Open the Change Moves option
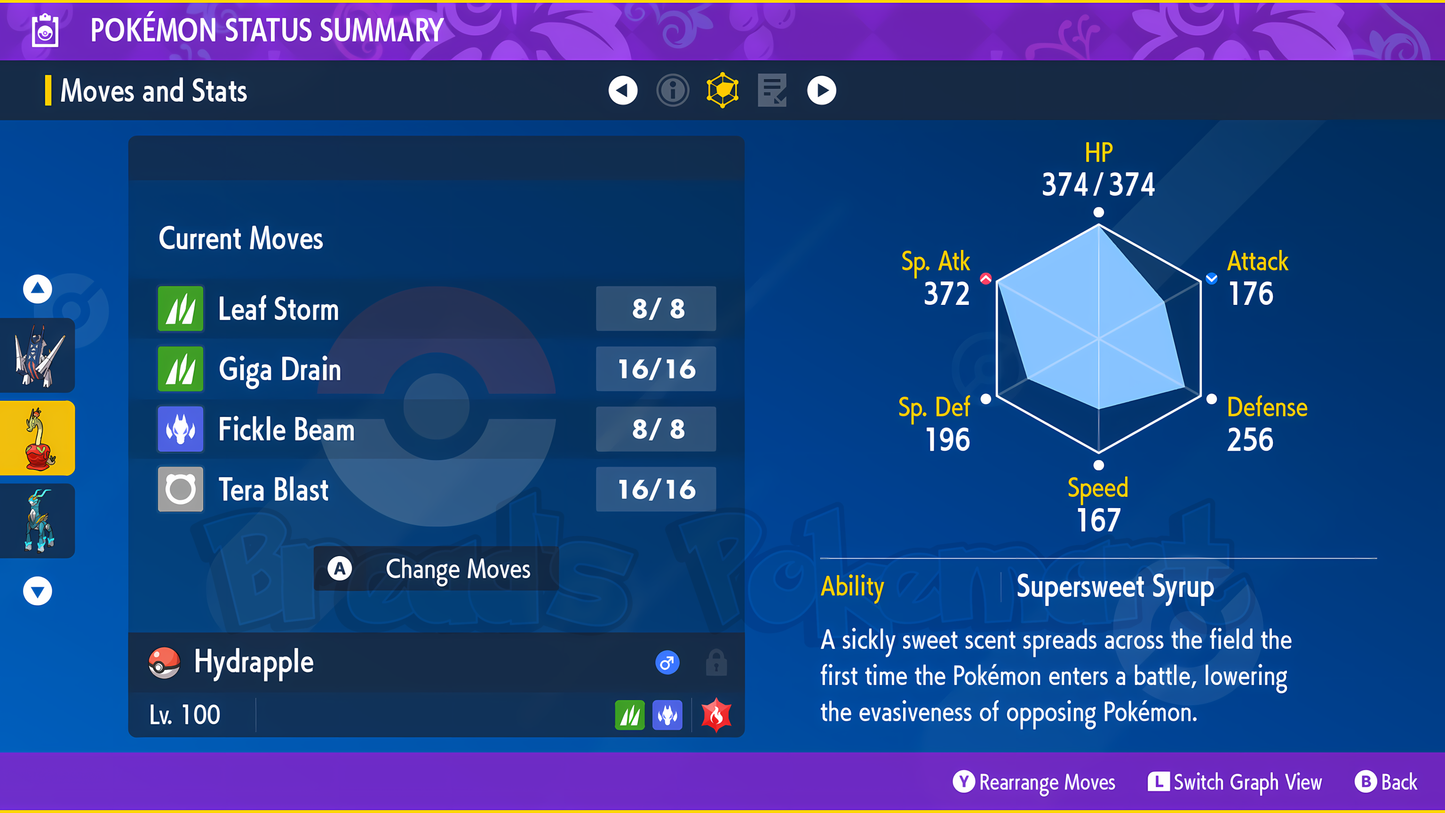This screenshot has width=1445, height=813. coord(436,569)
